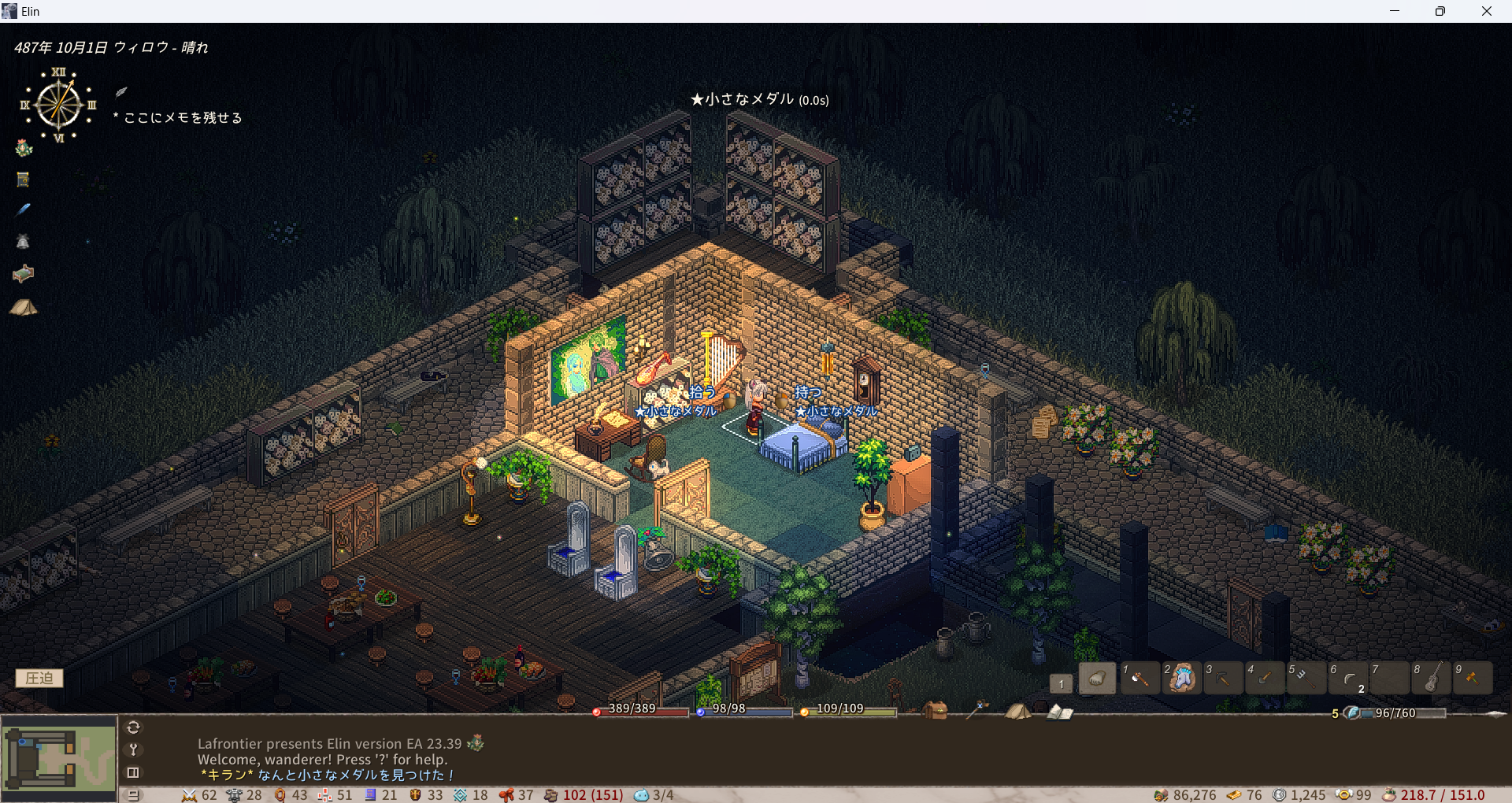Click the blue quill icon in left sidebar

[23, 209]
